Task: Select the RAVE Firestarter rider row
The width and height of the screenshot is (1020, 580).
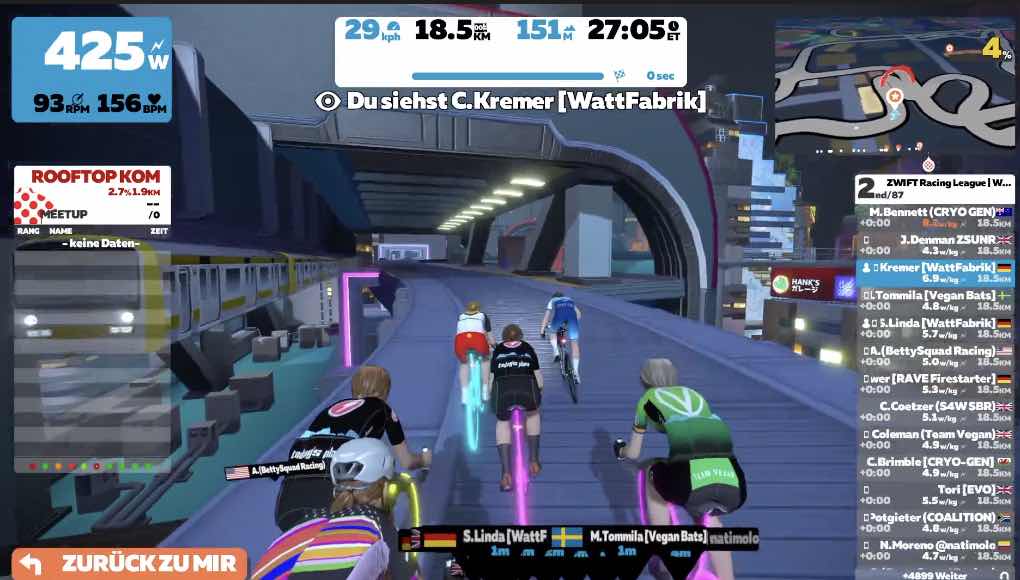Action: tap(936, 384)
